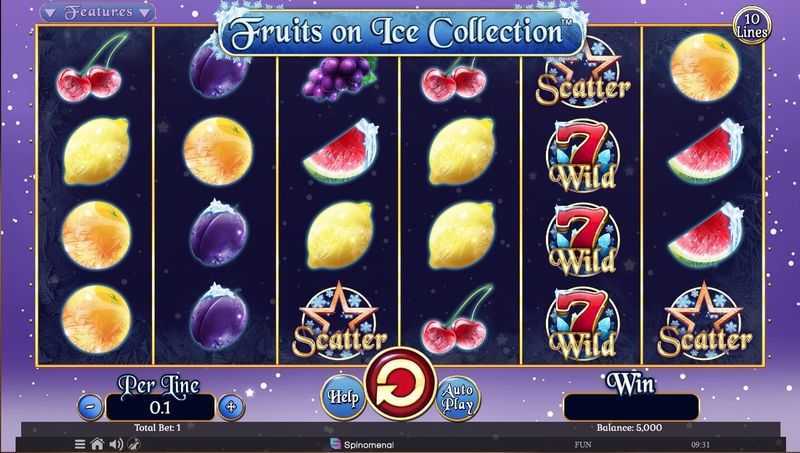Open the hamburger menu
This screenshot has width=800, height=453.
tap(80, 443)
